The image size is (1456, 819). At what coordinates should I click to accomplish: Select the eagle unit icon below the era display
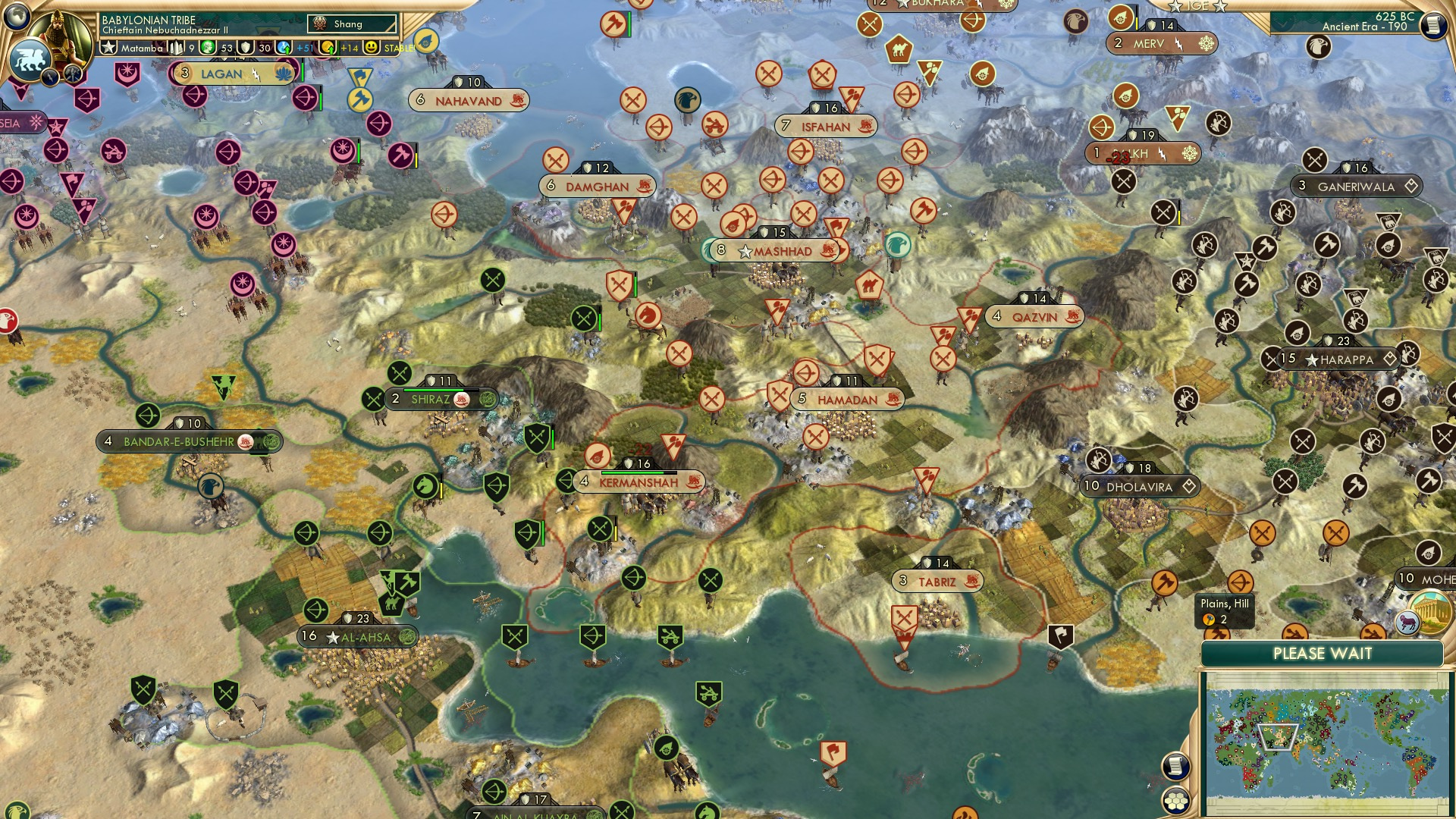pyautogui.click(x=1319, y=46)
